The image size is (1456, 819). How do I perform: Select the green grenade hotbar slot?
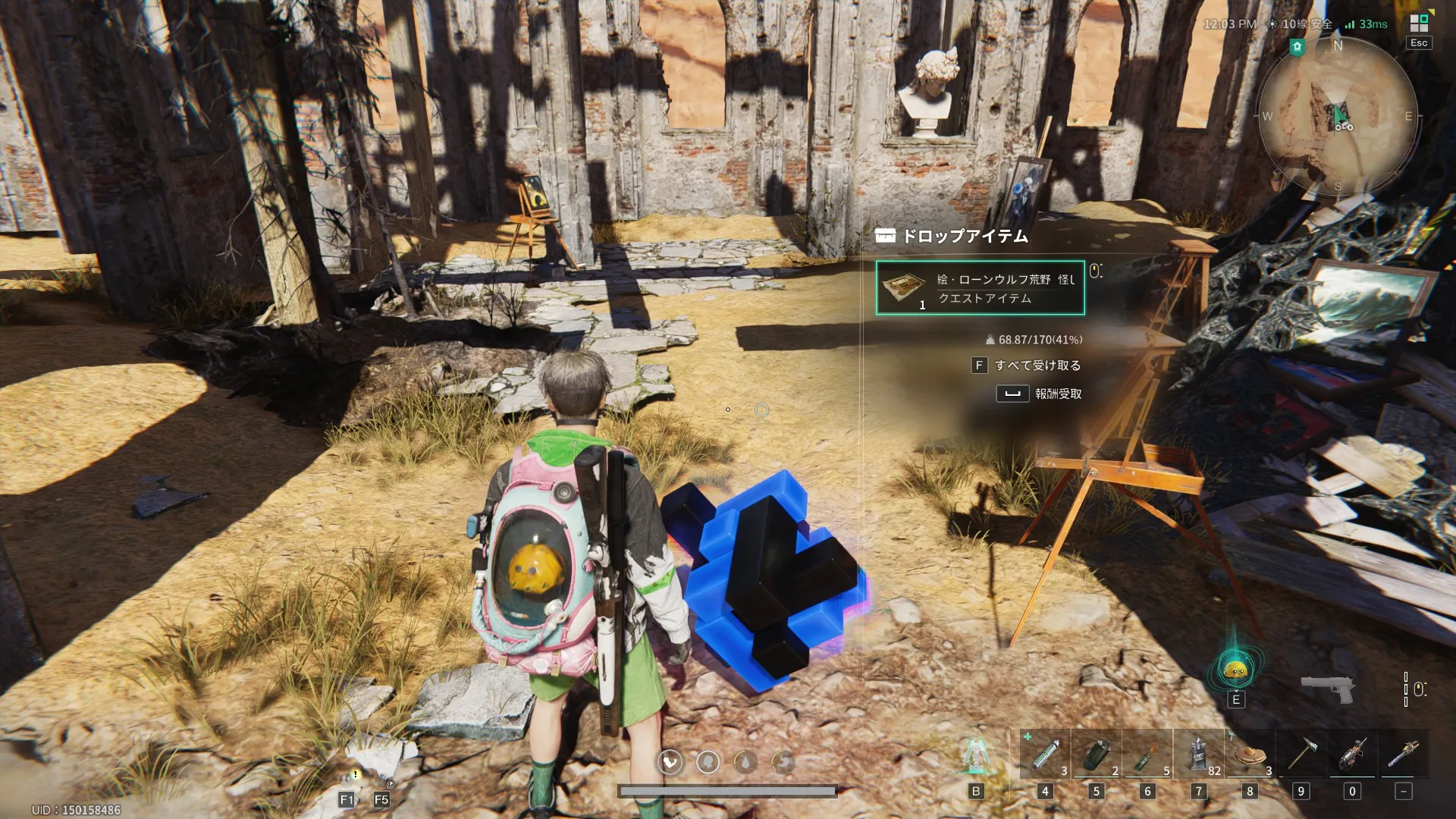point(1097,755)
